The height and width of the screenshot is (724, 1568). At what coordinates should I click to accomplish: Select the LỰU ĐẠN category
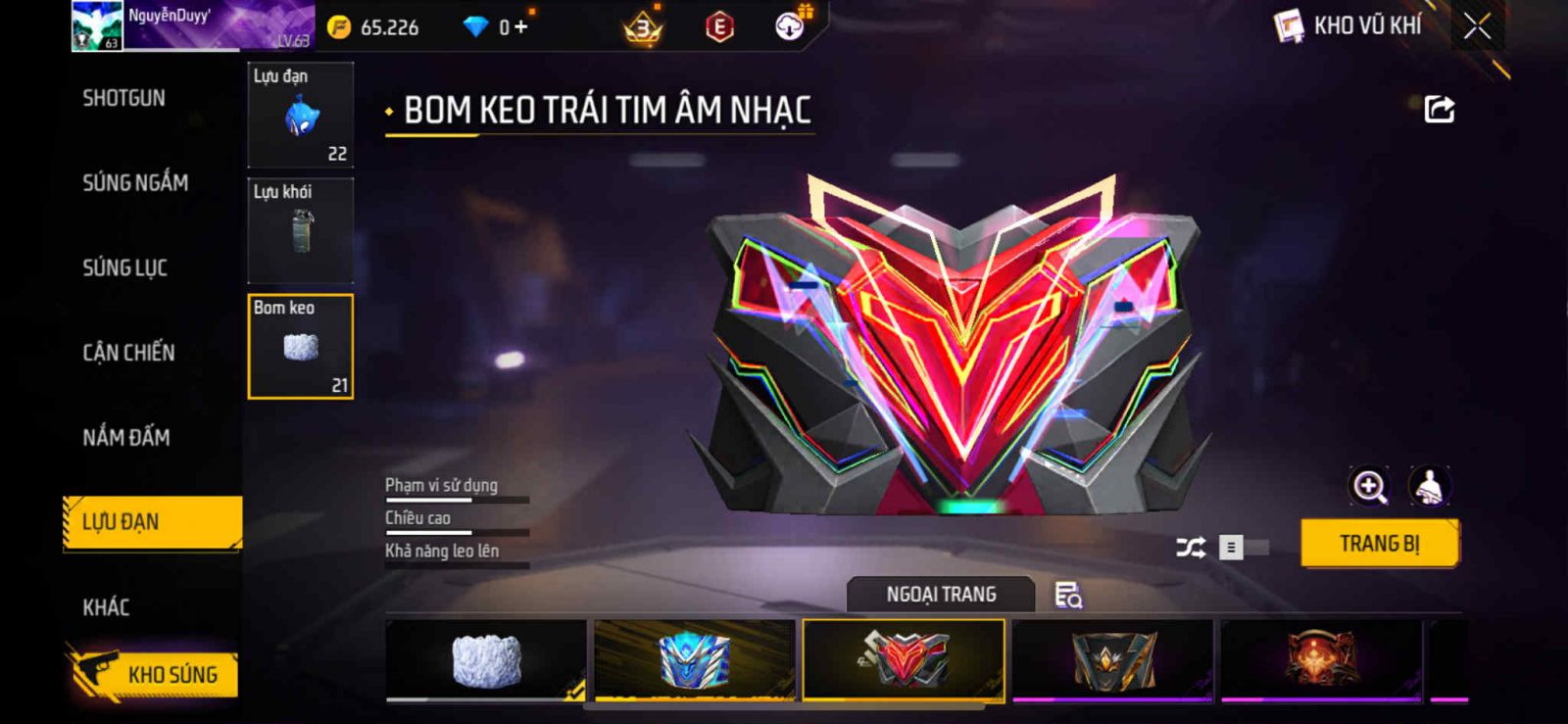[152, 522]
